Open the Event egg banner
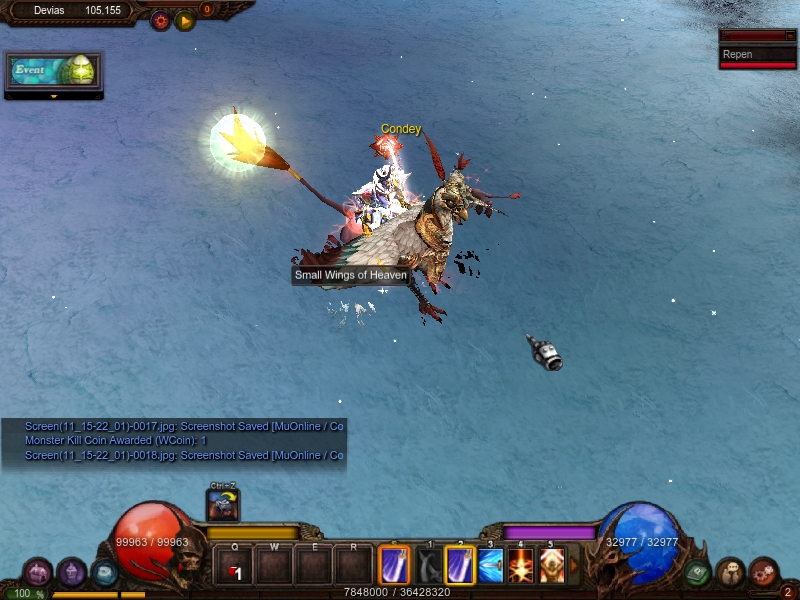This screenshot has height=600, width=800. [54, 71]
